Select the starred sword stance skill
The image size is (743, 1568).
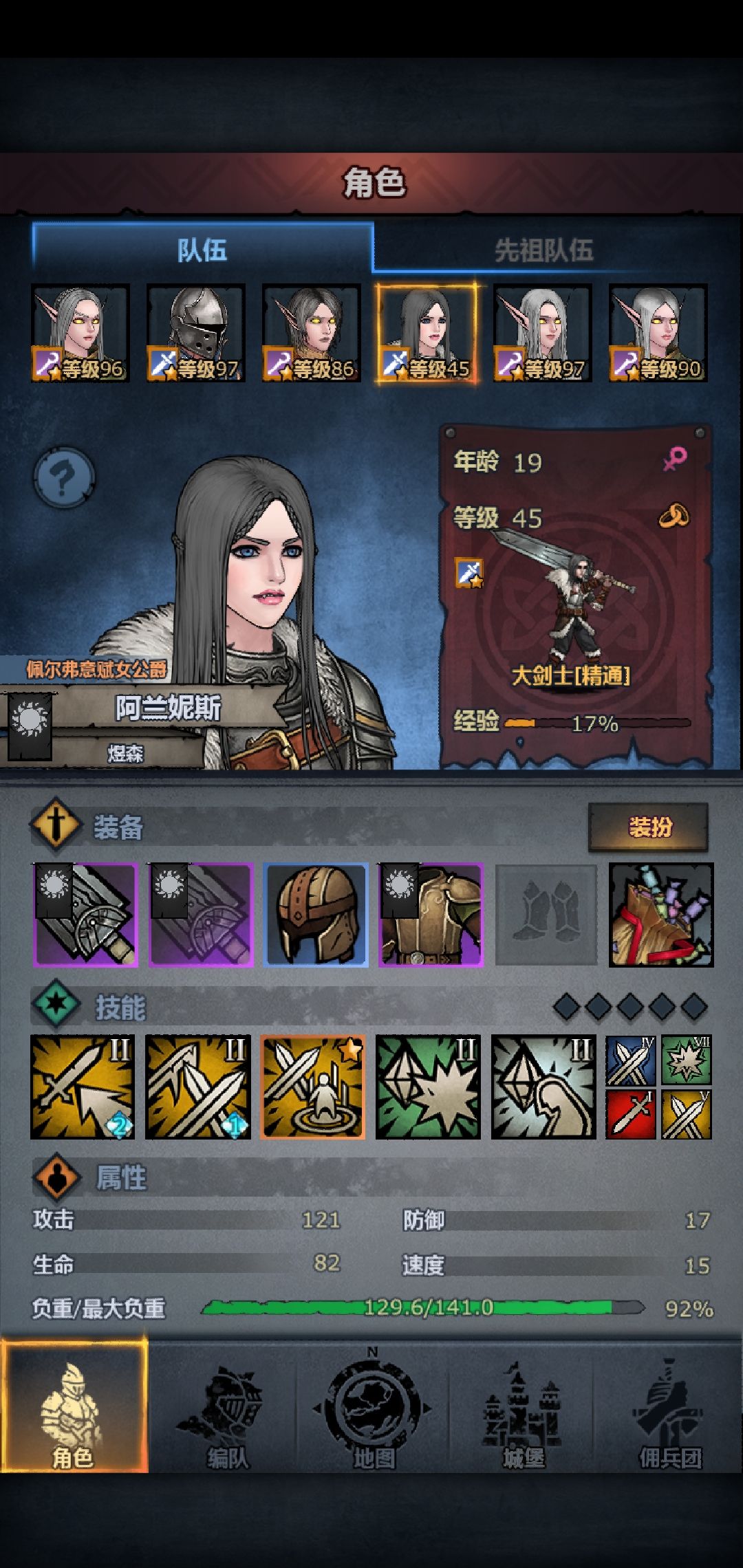pos(313,1087)
